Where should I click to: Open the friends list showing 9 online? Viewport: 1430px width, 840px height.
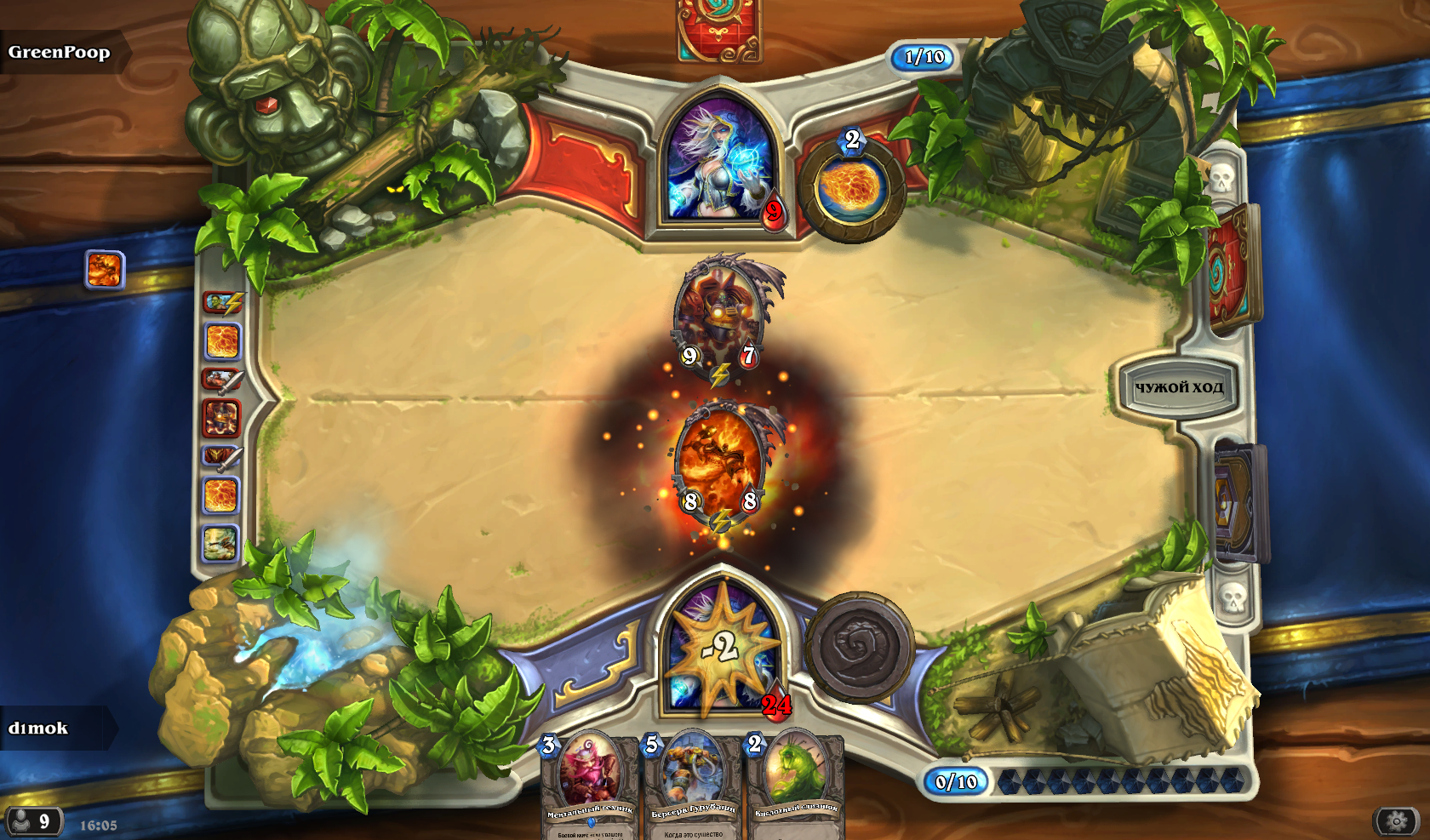coord(31,821)
